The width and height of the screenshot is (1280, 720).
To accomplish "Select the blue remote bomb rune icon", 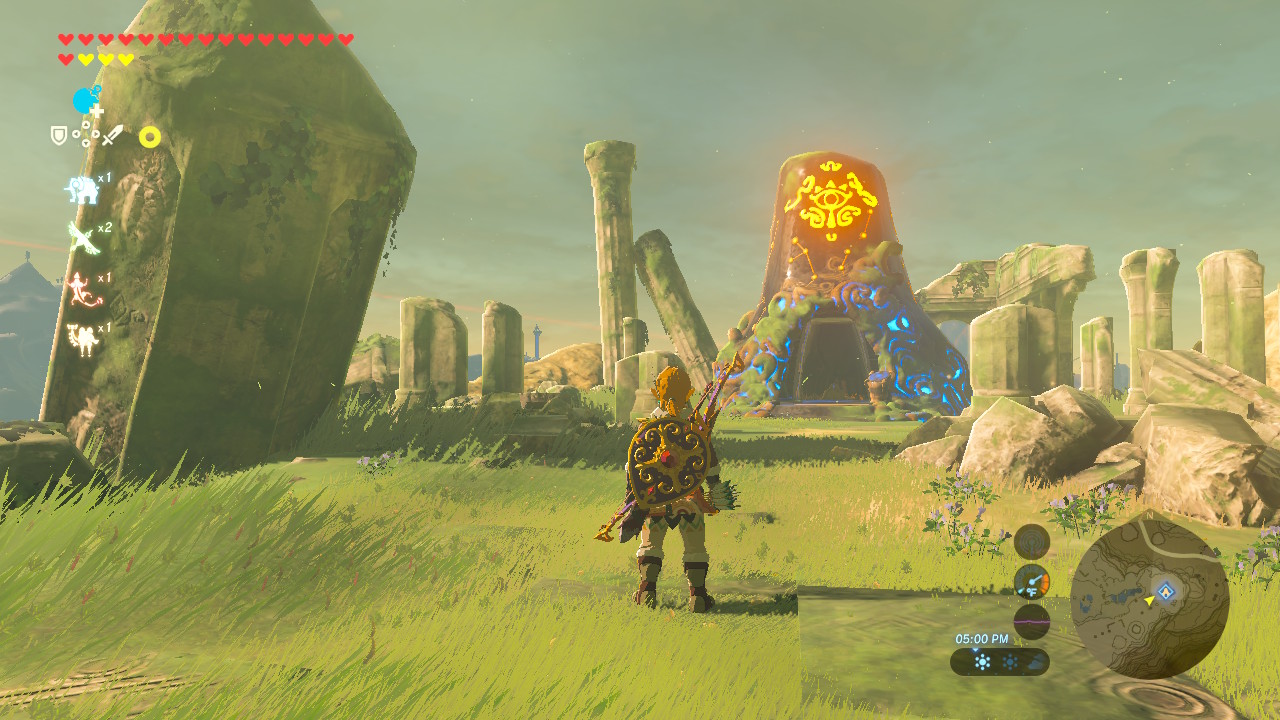I will pos(87,101).
